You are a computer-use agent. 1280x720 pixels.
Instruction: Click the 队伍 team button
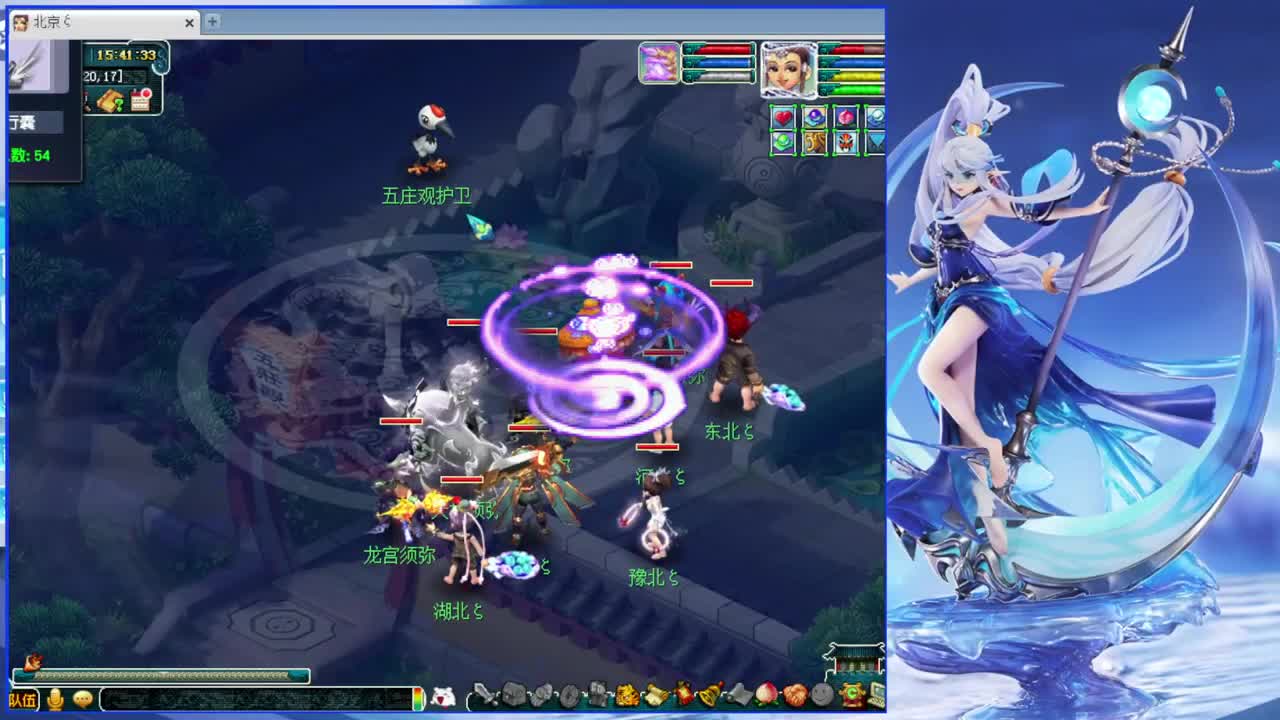tap(22, 700)
